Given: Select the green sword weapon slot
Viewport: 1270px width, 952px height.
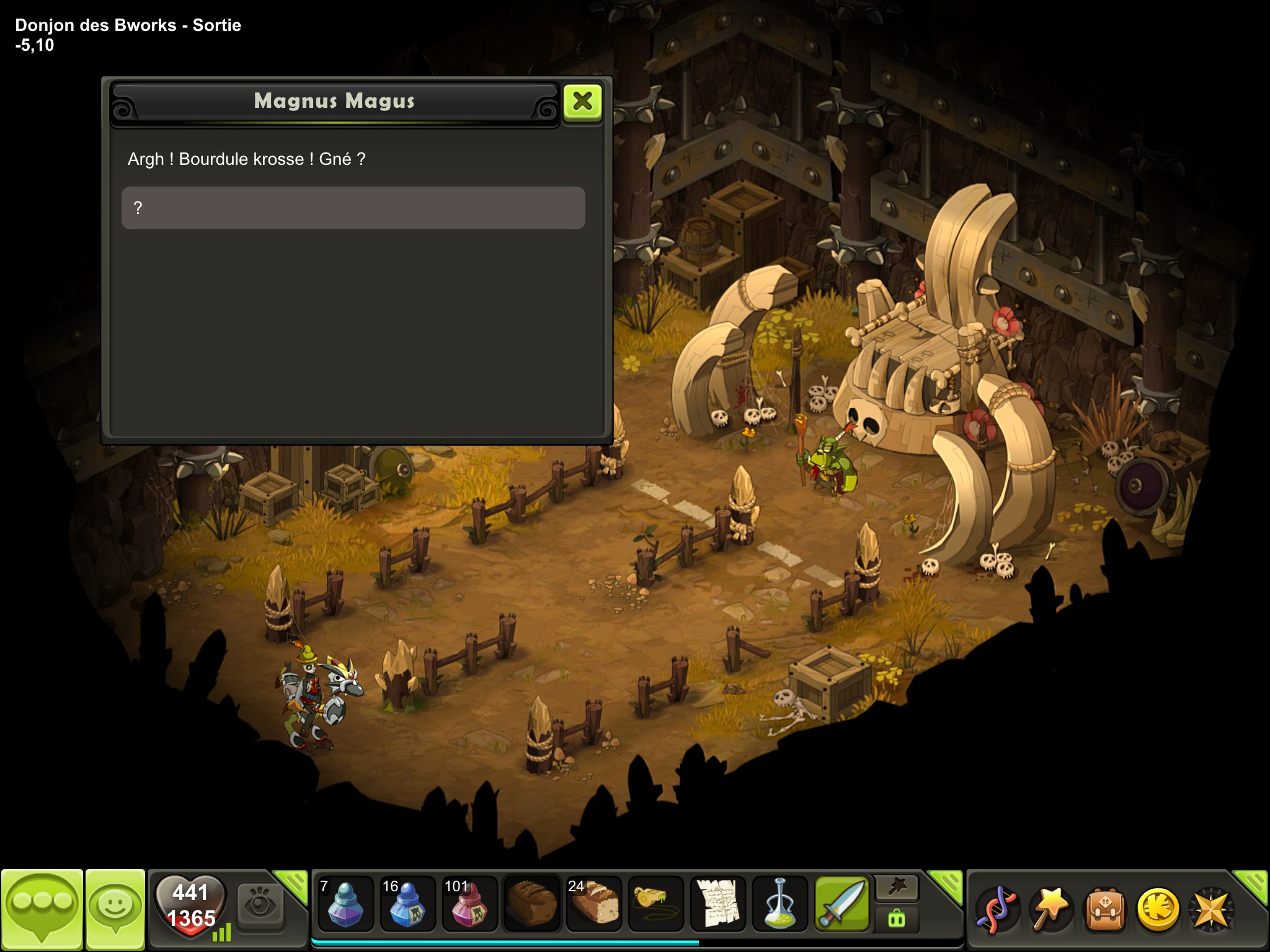Looking at the screenshot, I should click(x=842, y=904).
